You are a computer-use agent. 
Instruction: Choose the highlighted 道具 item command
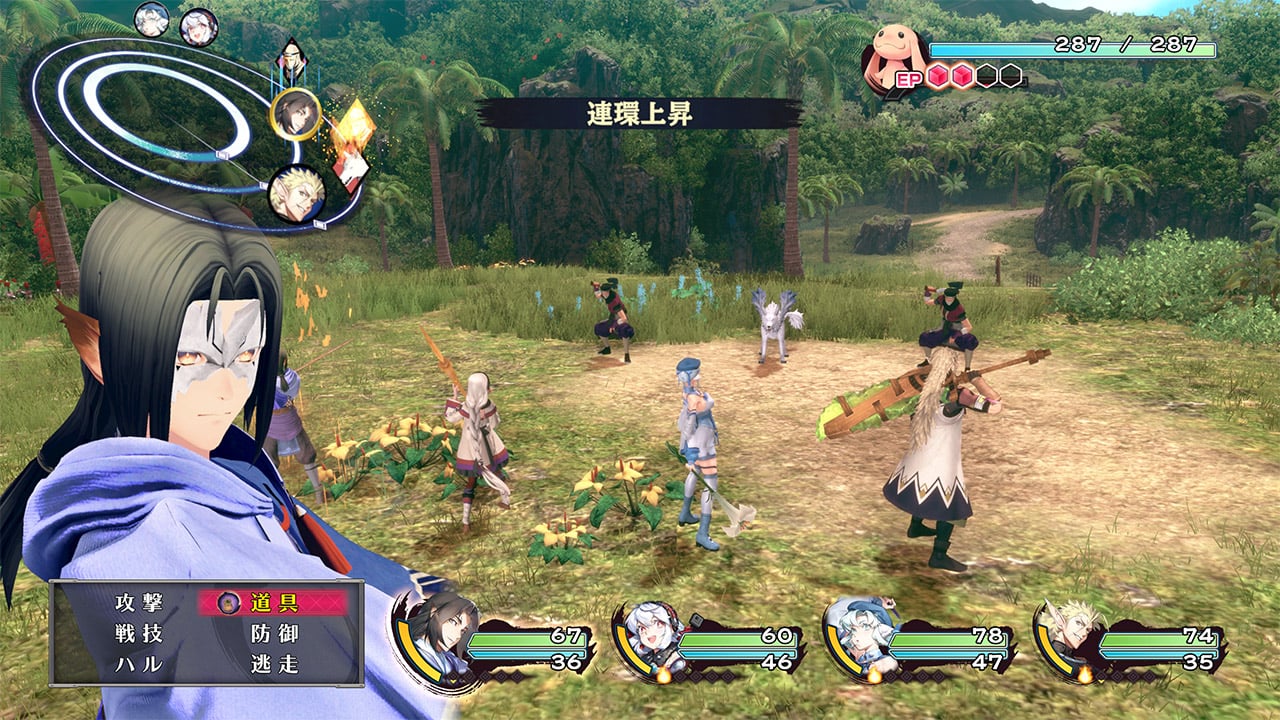273,602
